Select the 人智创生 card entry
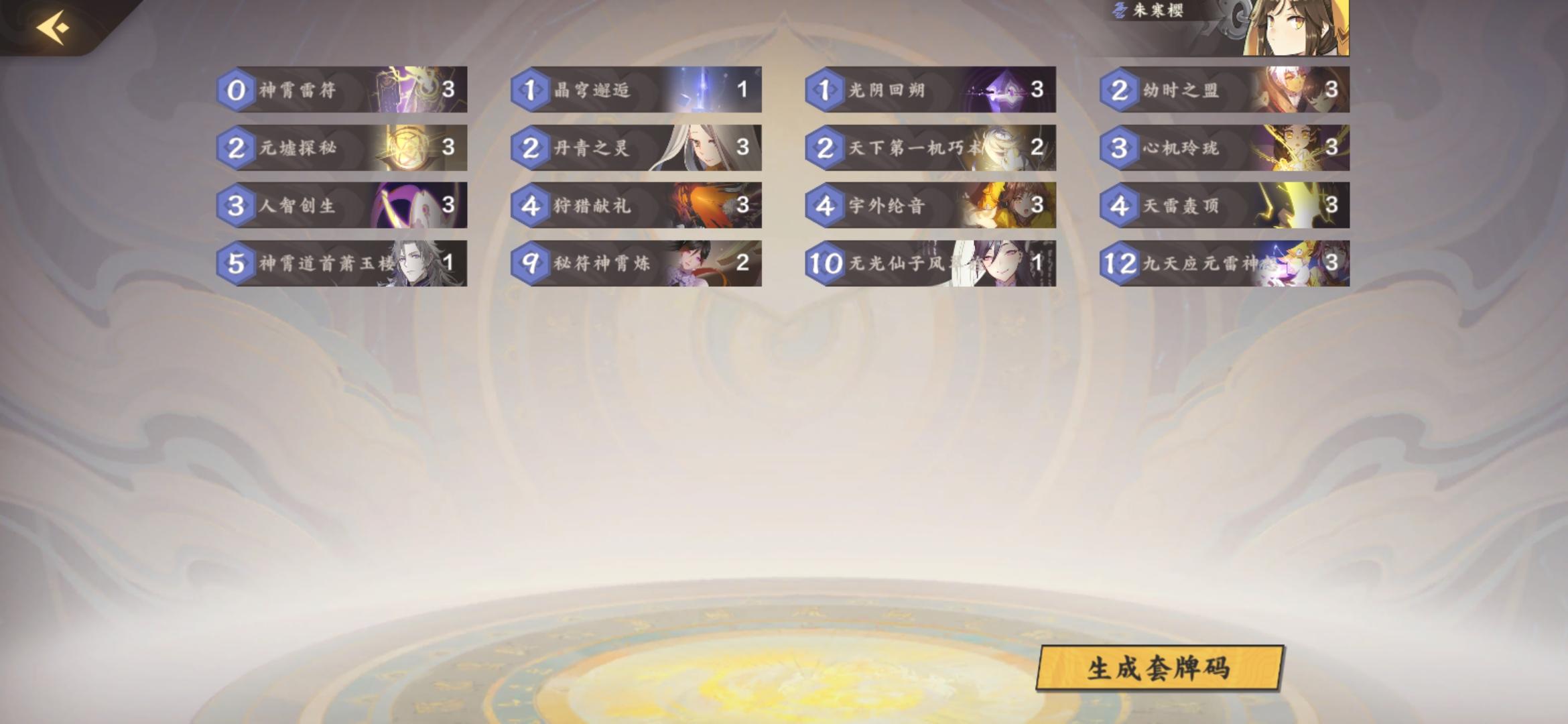 click(x=342, y=206)
